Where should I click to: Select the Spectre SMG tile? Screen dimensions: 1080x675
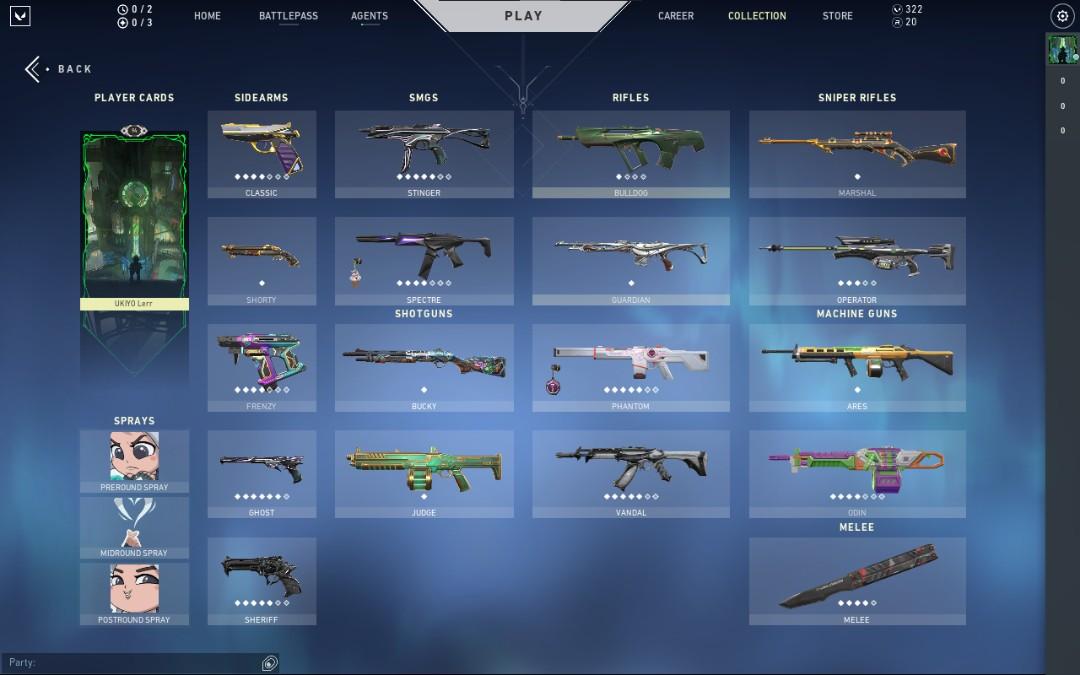point(424,261)
